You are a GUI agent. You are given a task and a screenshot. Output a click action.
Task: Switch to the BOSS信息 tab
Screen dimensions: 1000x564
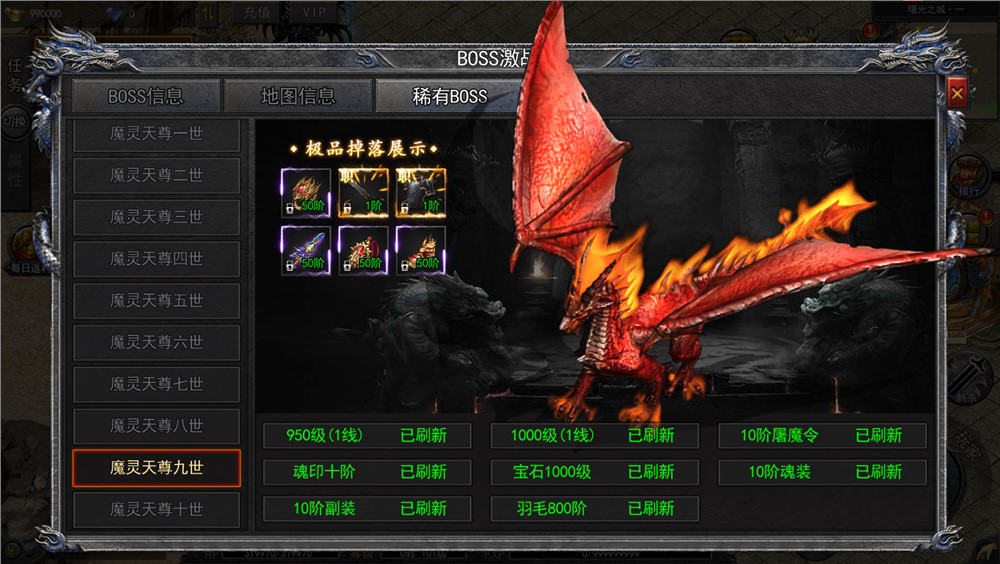pyautogui.click(x=146, y=97)
